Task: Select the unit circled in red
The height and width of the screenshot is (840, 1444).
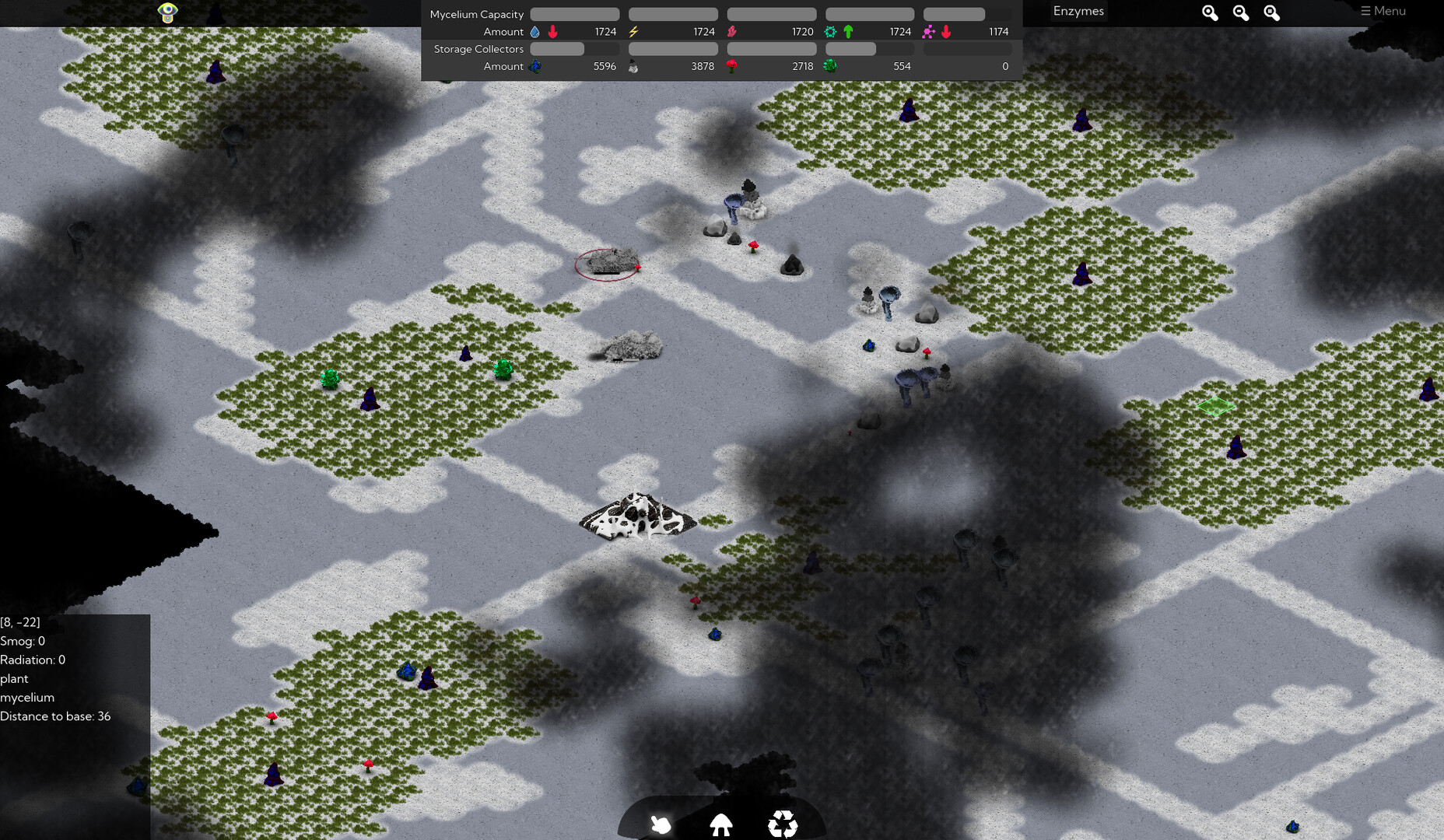Action: (x=608, y=264)
